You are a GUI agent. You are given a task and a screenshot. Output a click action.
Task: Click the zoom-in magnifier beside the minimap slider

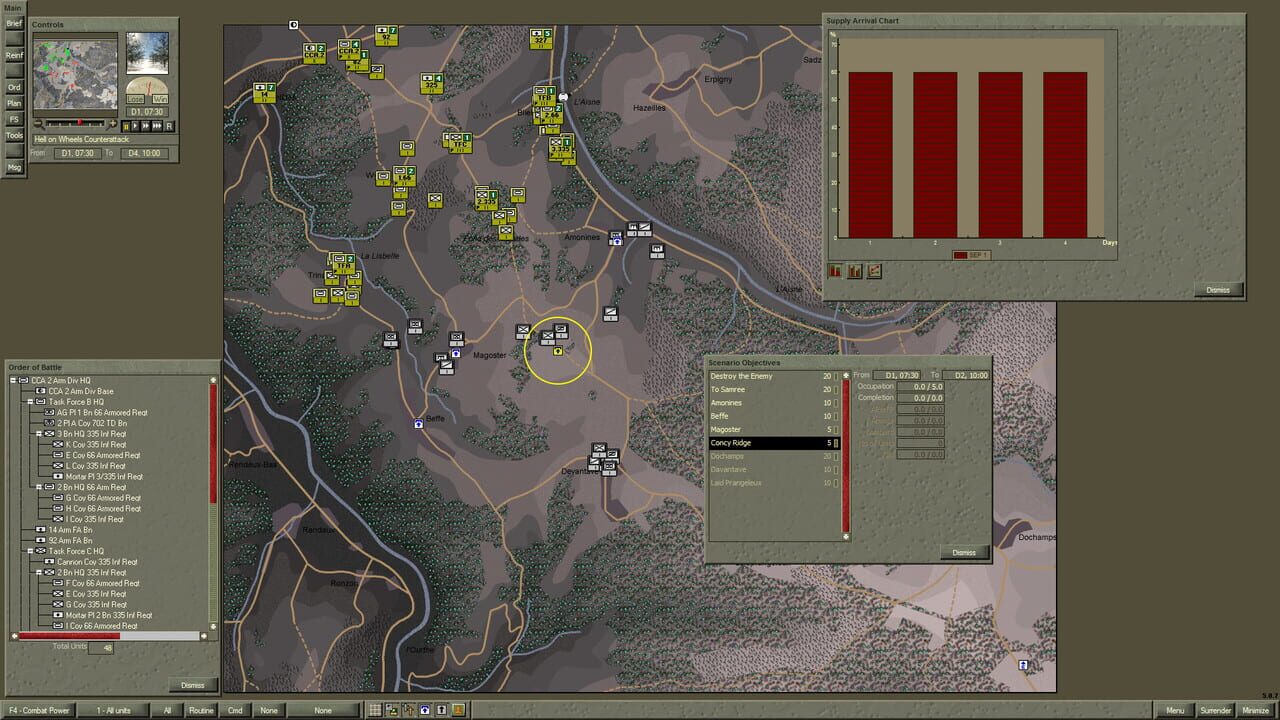(x=112, y=125)
